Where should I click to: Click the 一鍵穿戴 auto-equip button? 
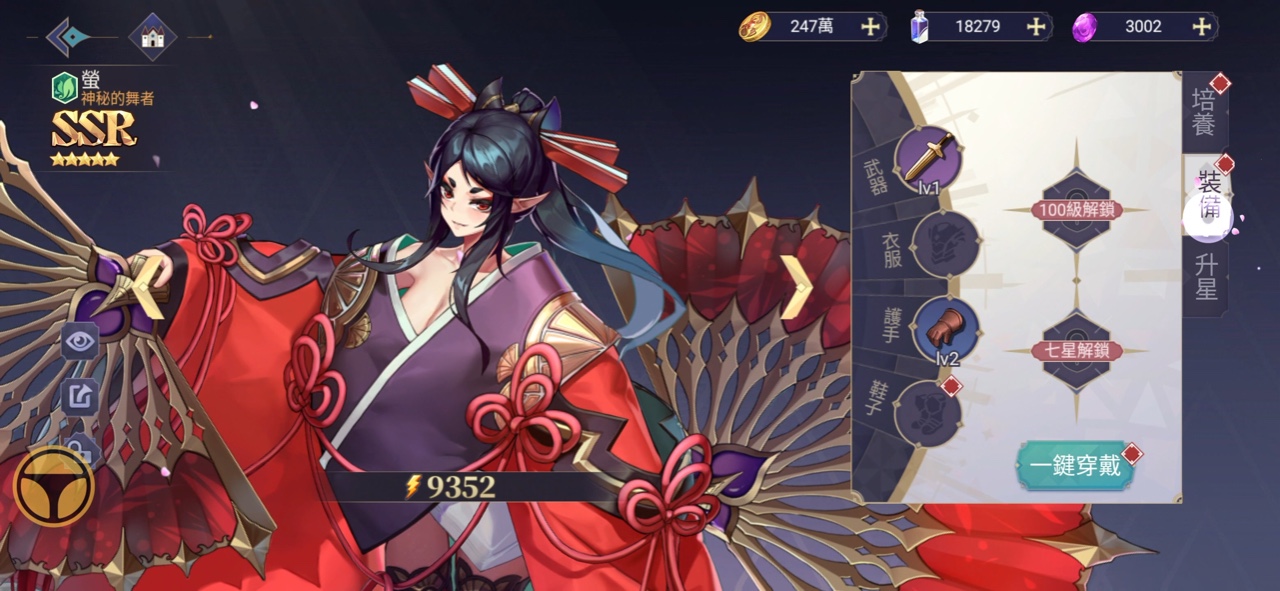(x=1075, y=466)
